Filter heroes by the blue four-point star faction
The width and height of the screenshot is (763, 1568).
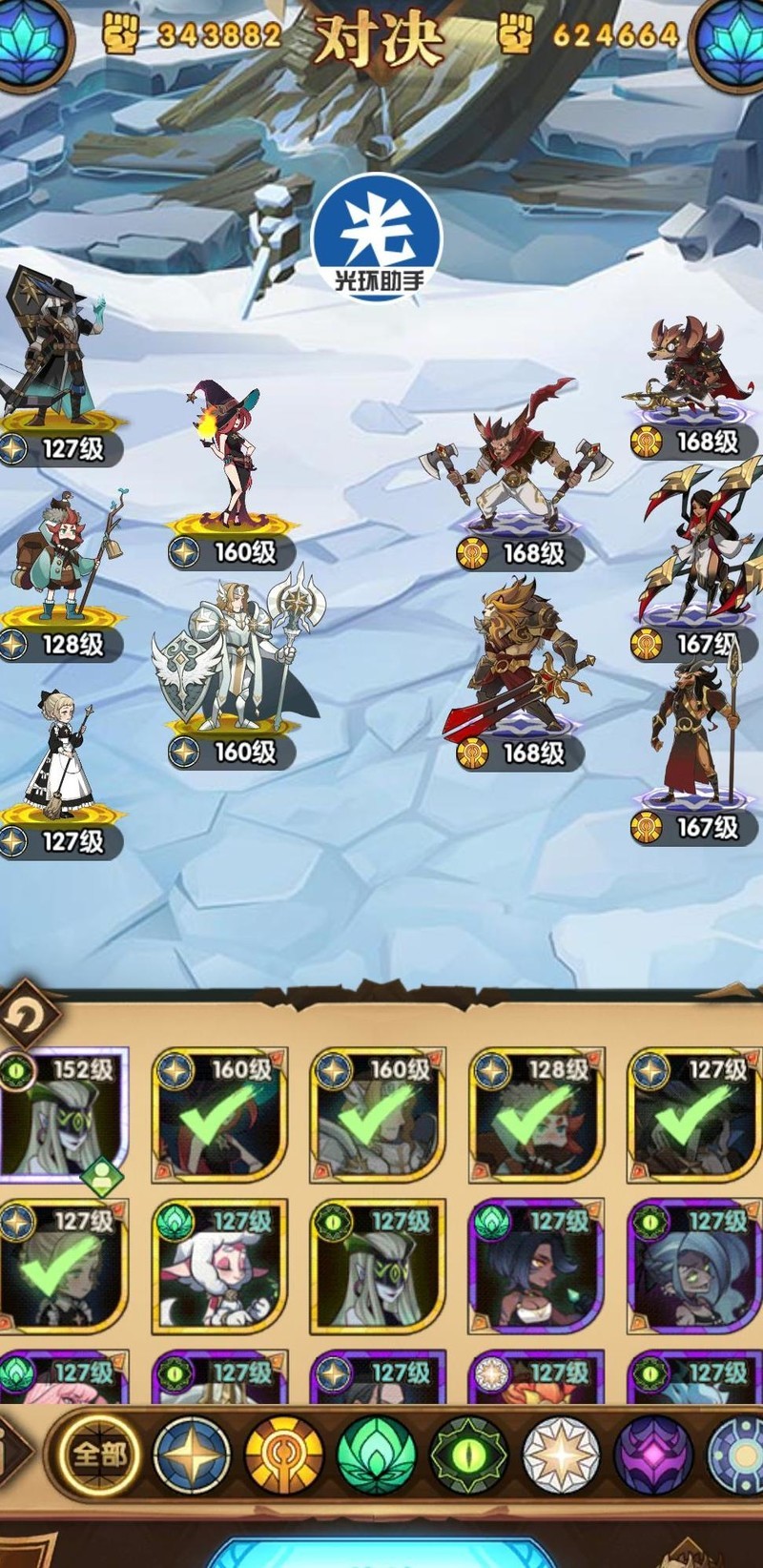tap(192, 1454)
